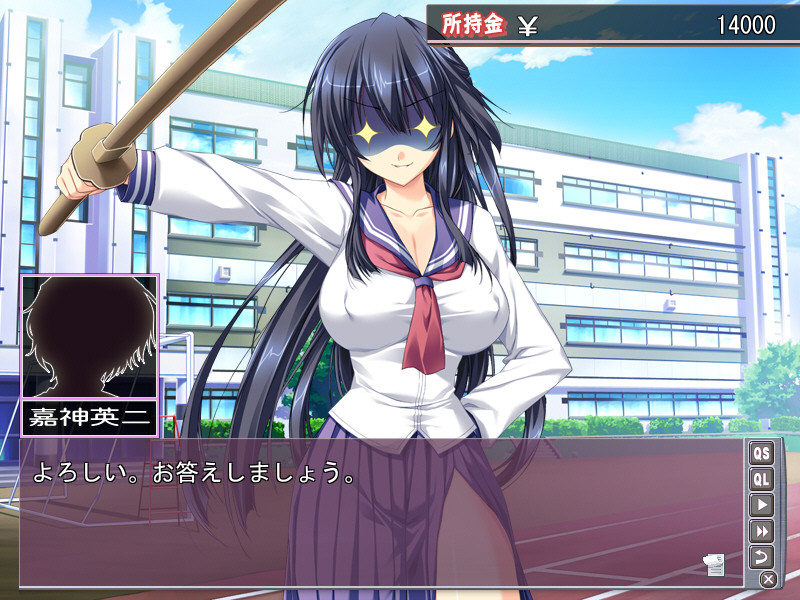
Task: Hide the message window with the X button
Action: (x=768, y=579)
